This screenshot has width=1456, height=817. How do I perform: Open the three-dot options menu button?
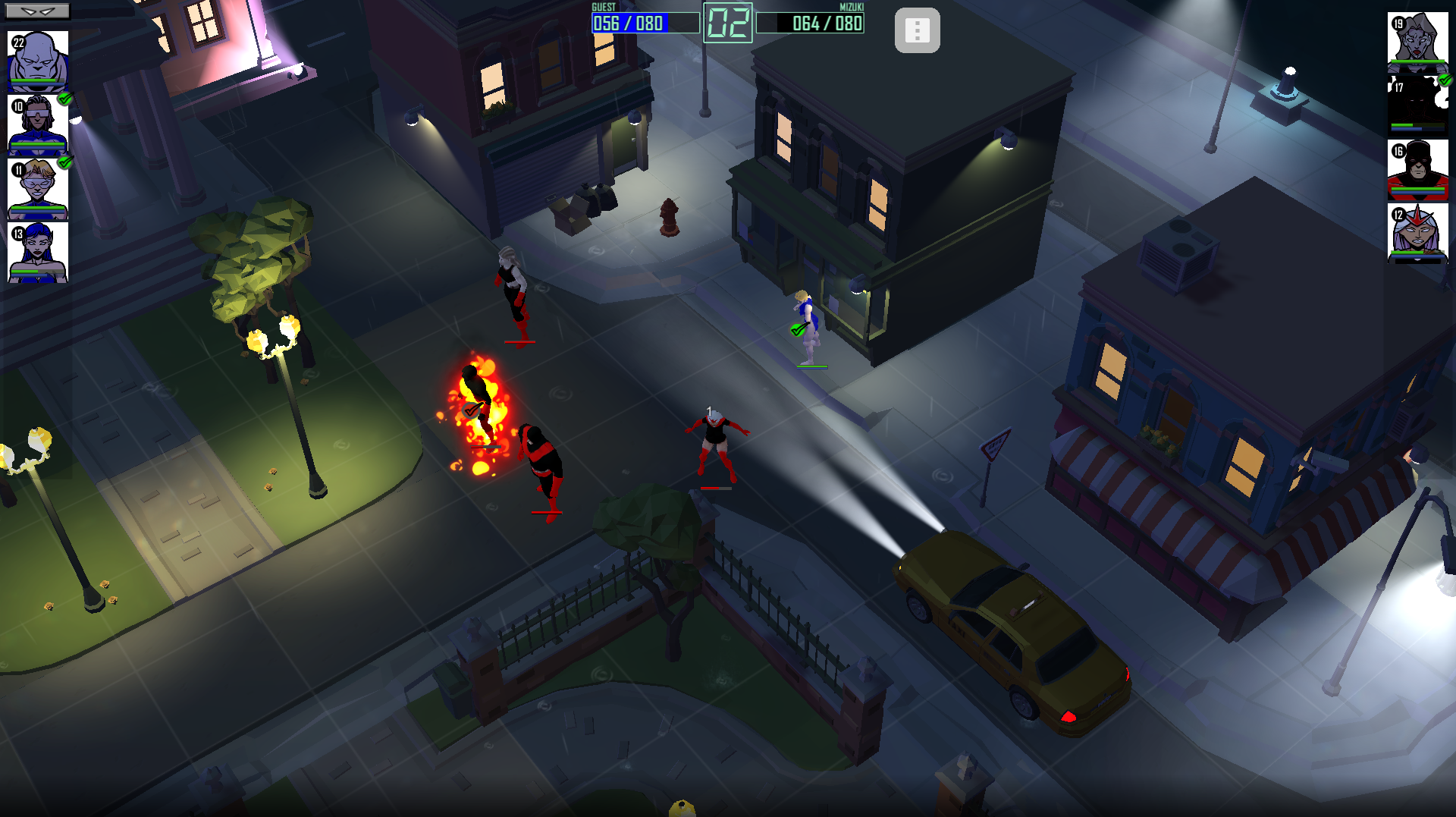[917, 30]
